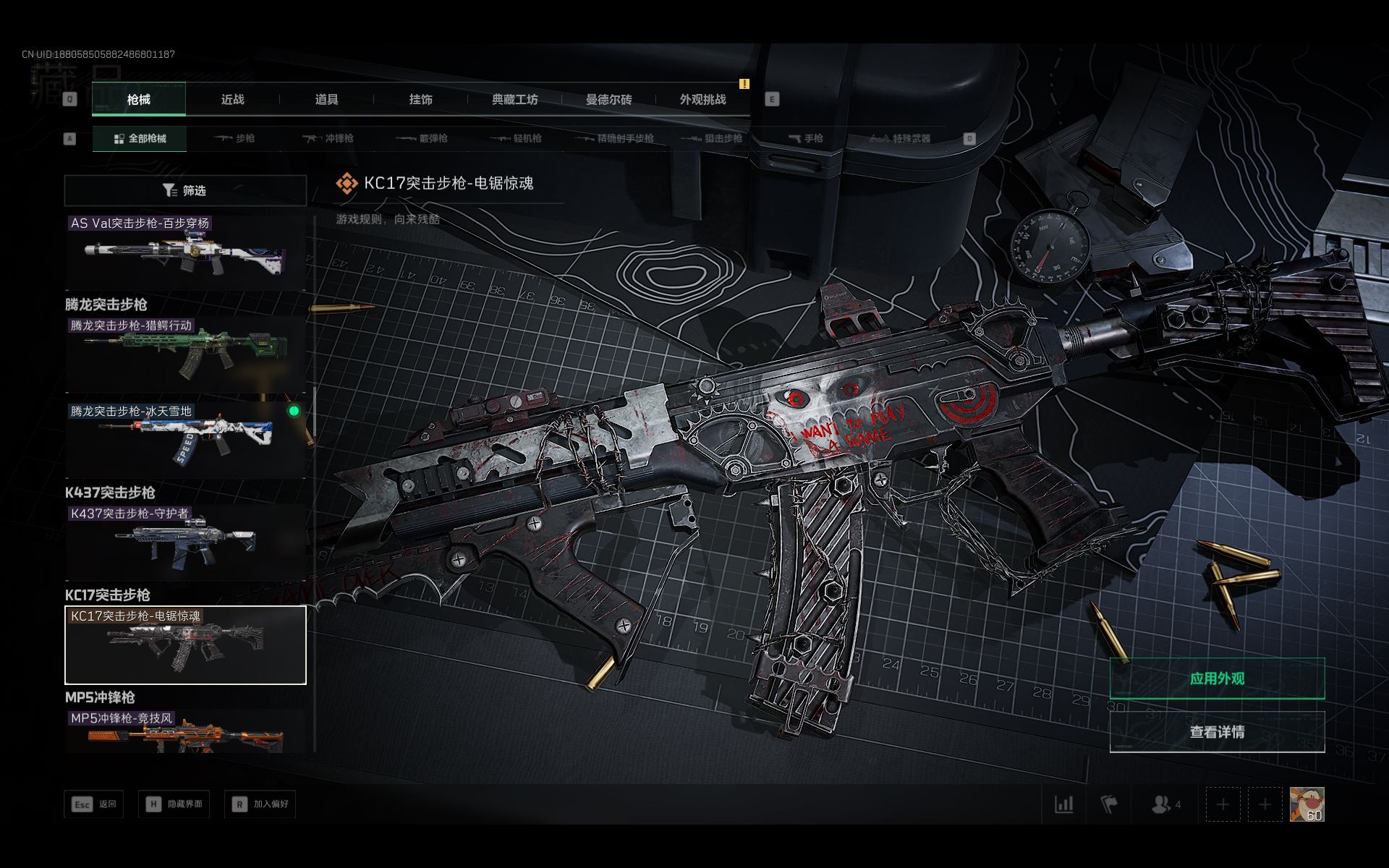Switch to the 曼德尔砖 tab
The height and width of the screenshot is (868, 1389).
pos(608,99)
